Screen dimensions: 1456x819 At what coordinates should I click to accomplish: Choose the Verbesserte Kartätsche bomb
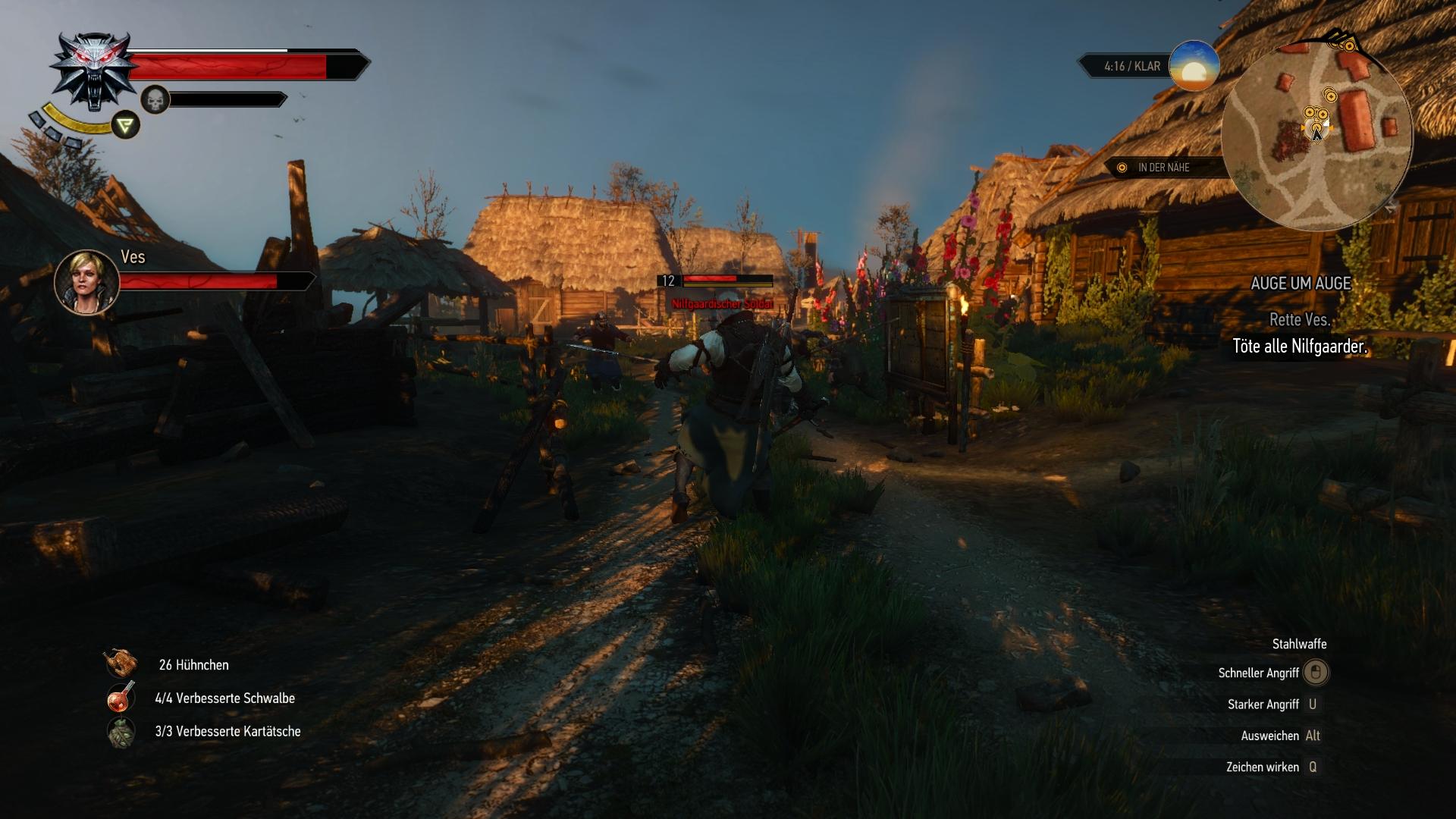coord(121,732)
